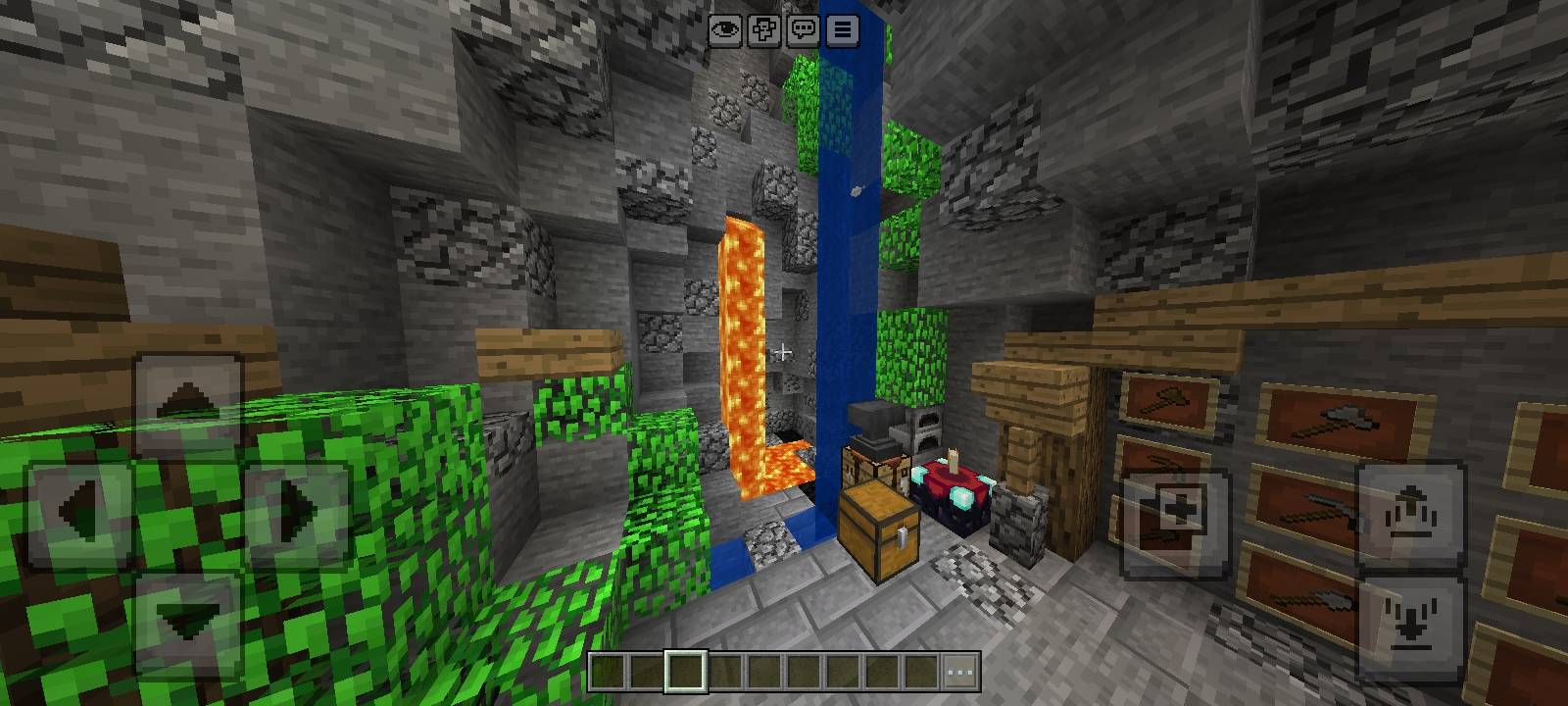This screenshot has height=706, width=1568.
Task: Tap the place-block action button
Action: point(1179,509)
